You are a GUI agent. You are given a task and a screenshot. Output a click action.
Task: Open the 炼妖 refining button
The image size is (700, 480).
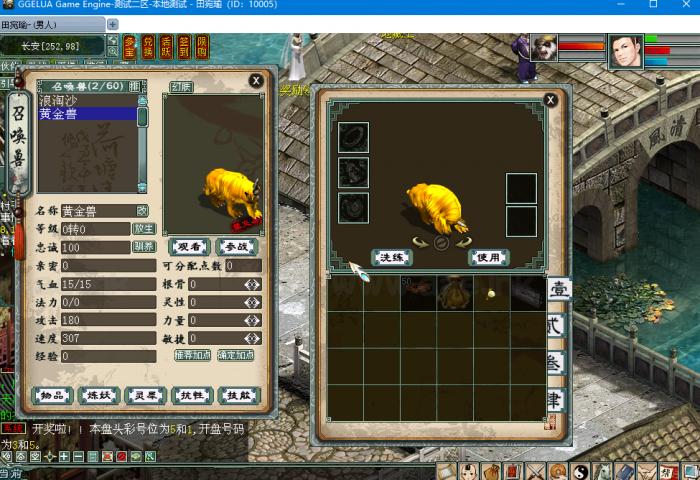[x=99, y=395]
